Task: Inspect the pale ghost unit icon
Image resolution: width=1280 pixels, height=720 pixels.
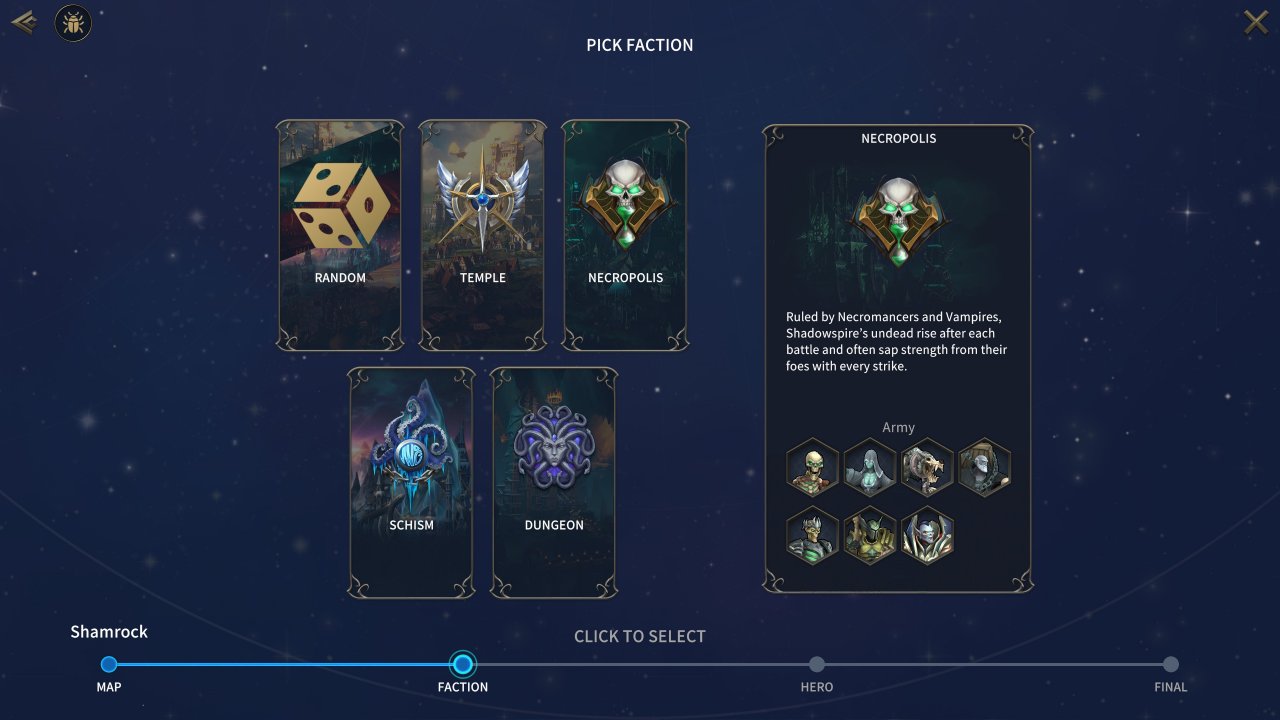Action: point(869,468)
